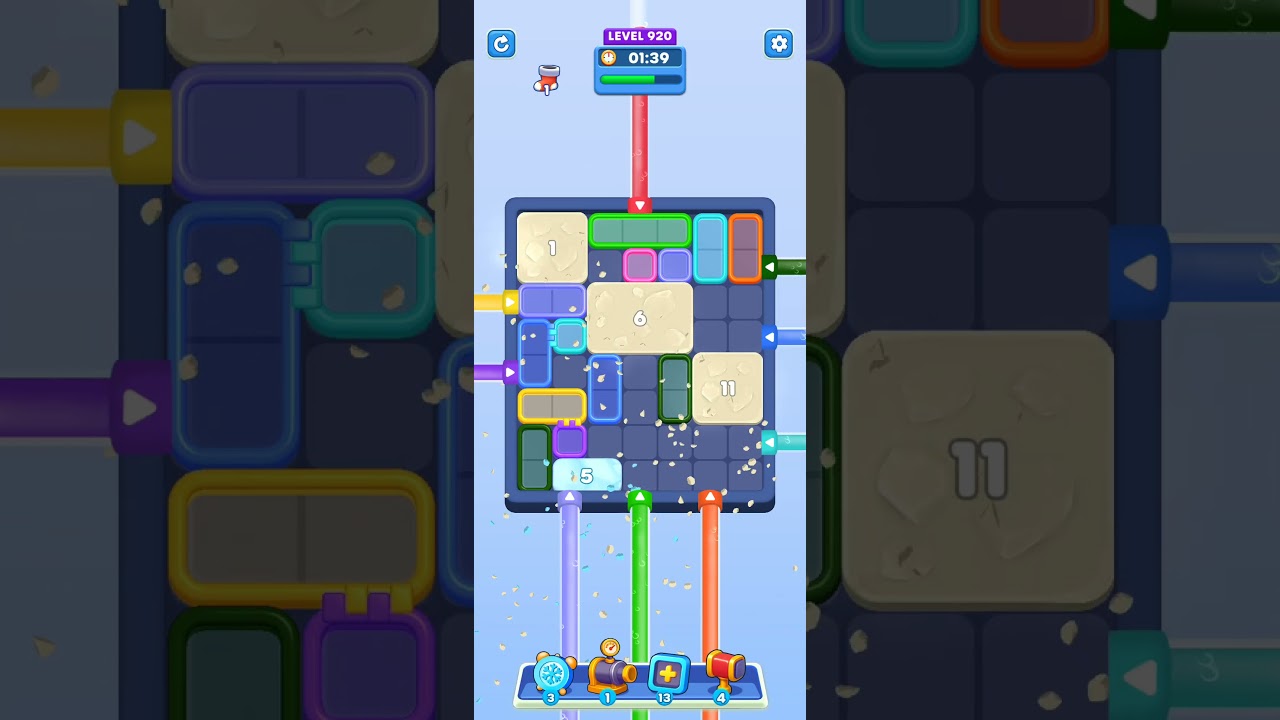The width and height of the screenshot is (1280, 720).
Task: Tap the cracked sand block numbered 1
Action: point(551,248)
